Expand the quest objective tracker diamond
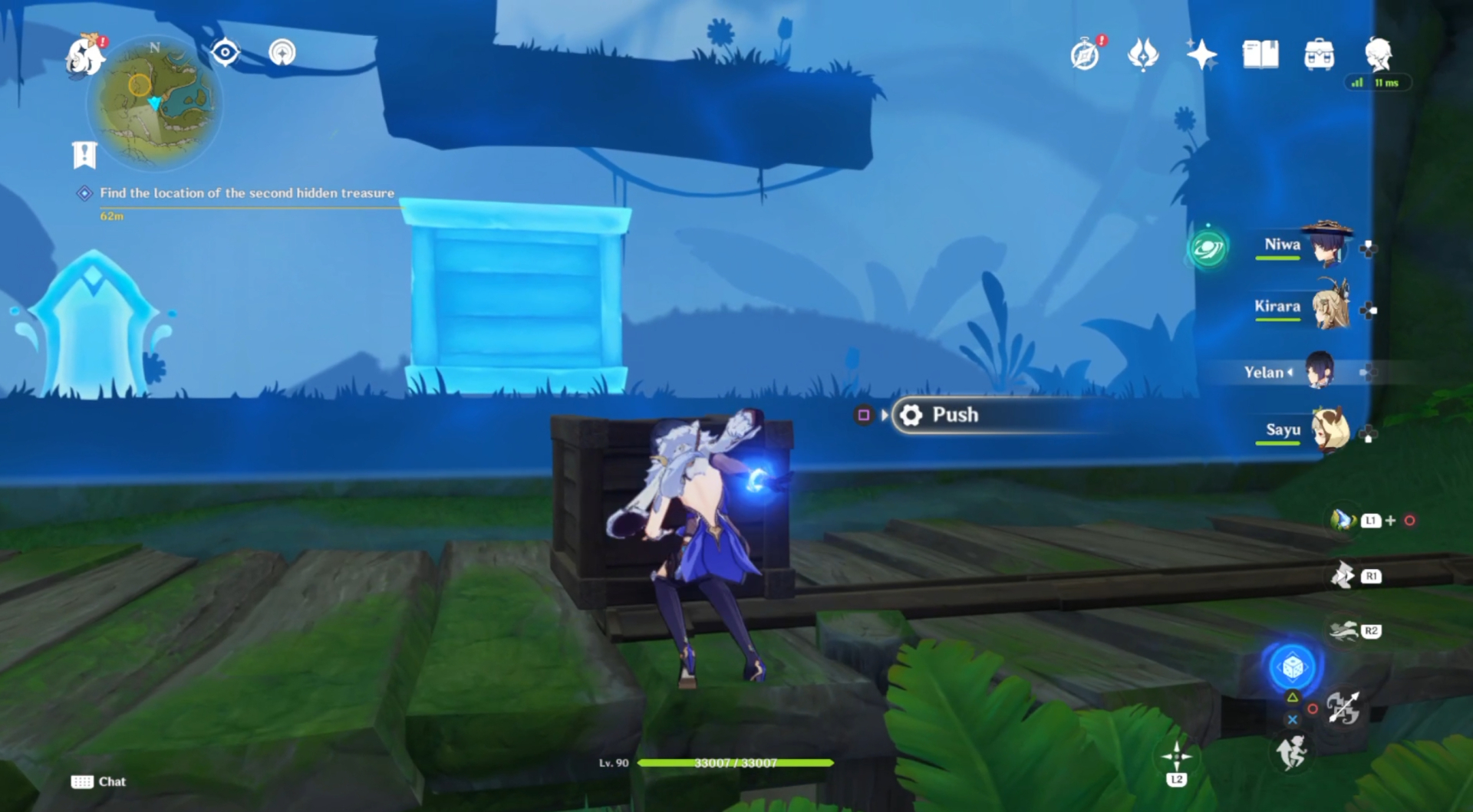 pyautogui.click(x=83, y=193)
